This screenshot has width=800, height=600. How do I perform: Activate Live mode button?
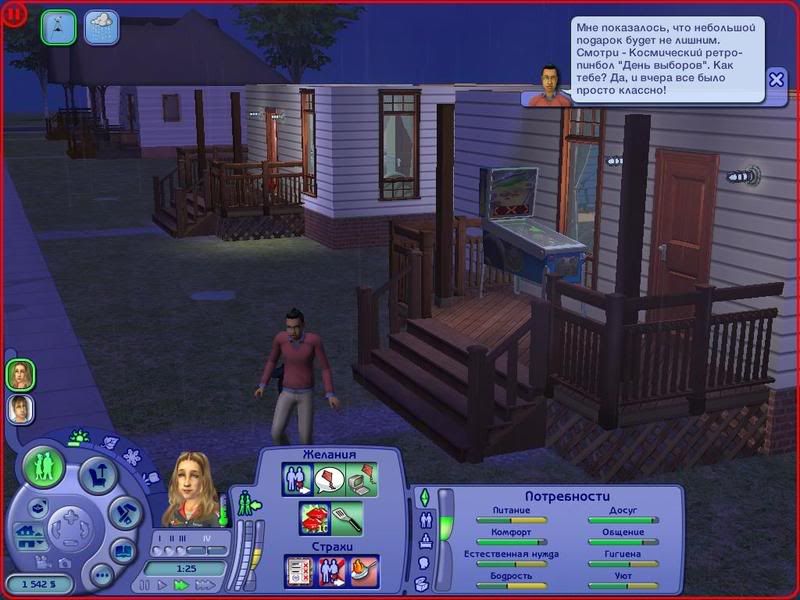(x=44, y=466)
